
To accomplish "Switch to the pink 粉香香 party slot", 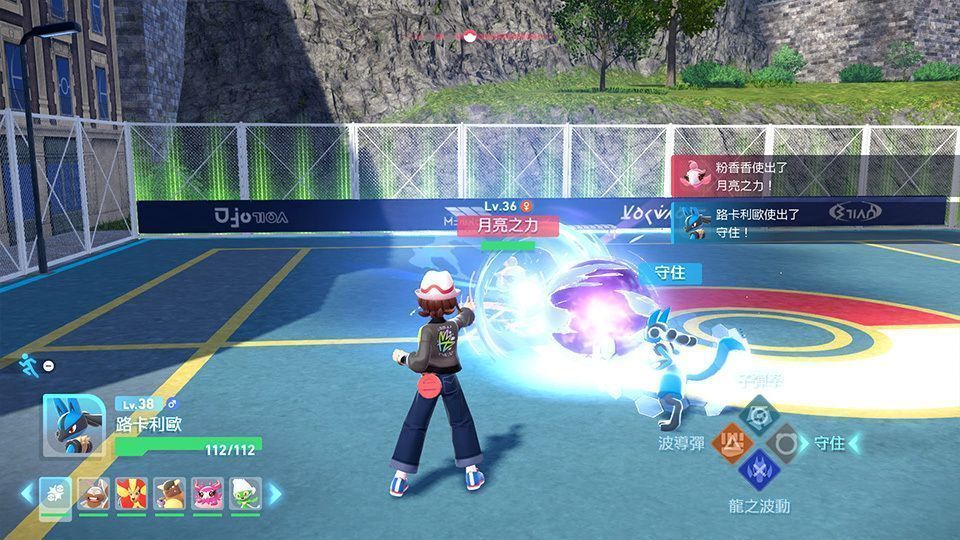I will 207,493.
